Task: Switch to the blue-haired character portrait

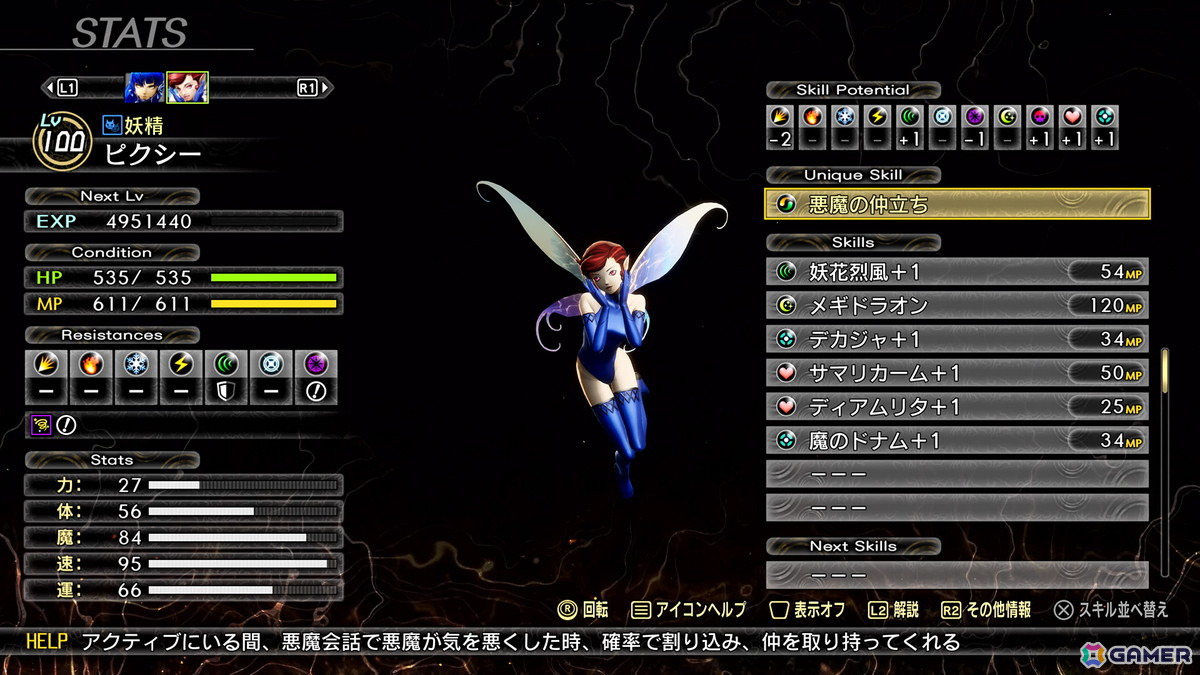Action: 144,88
